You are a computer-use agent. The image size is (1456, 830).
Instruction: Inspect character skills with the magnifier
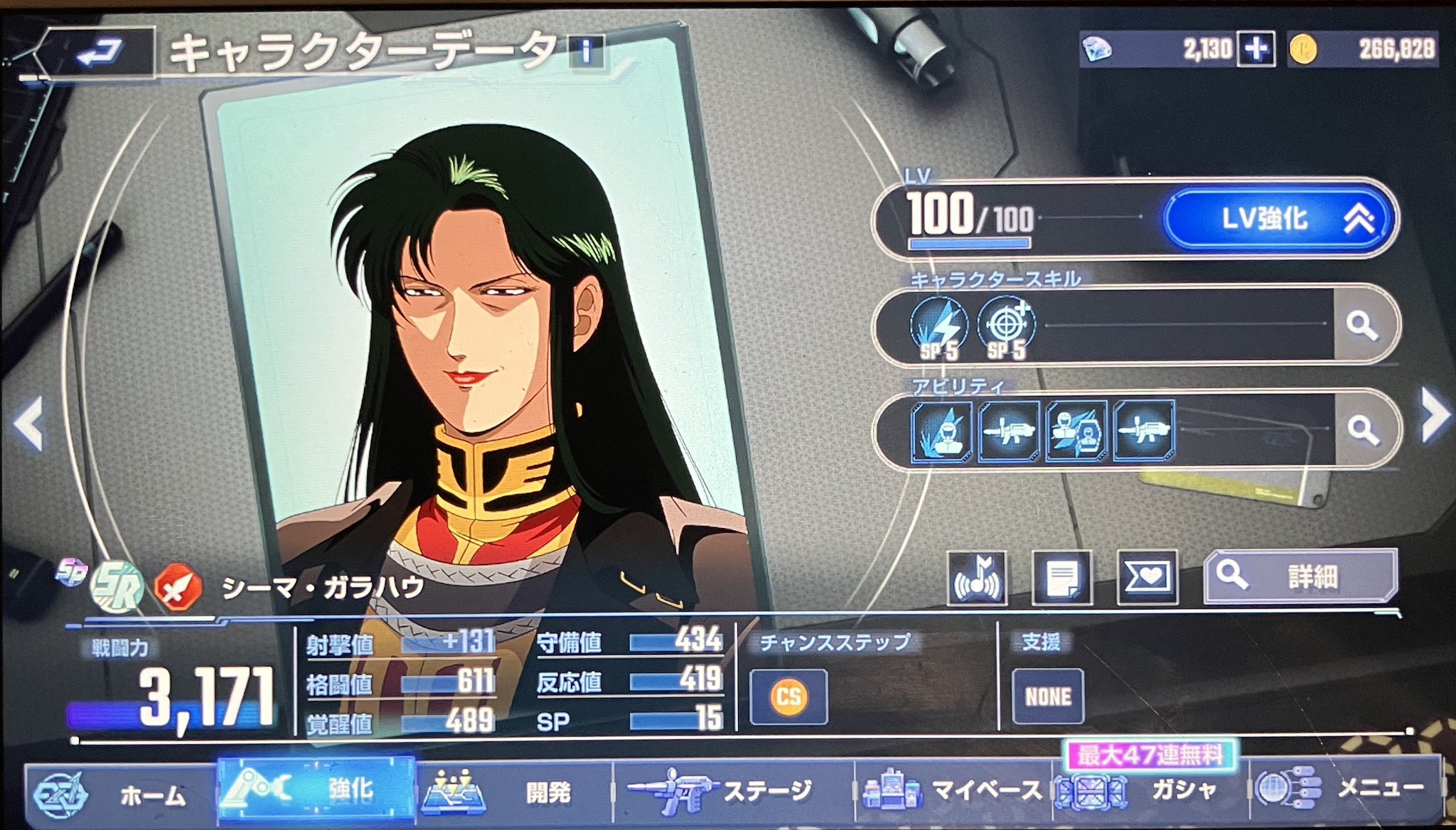[x=1361, y=325]
